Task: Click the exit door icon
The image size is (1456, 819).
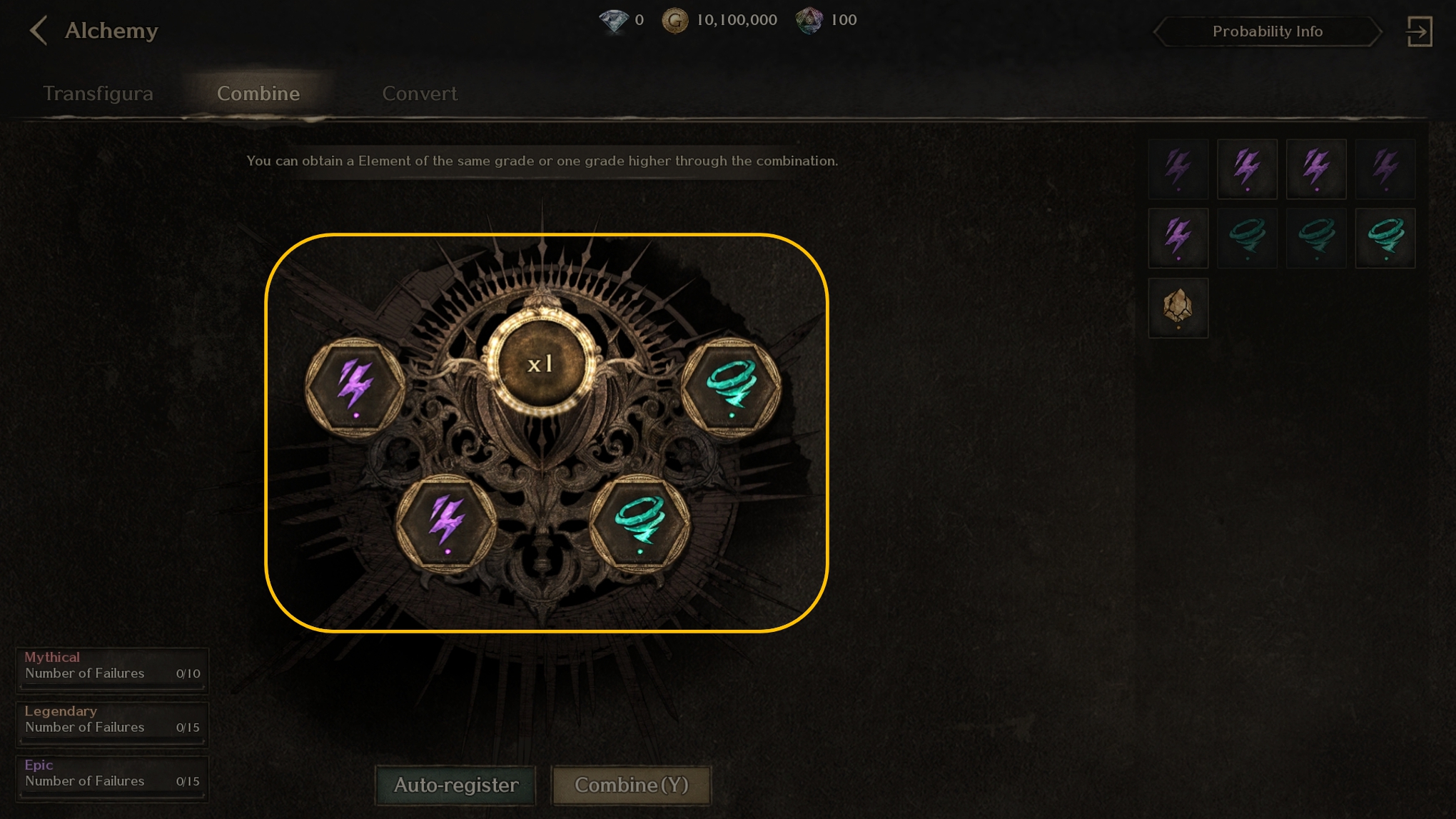Action: 1419,31
